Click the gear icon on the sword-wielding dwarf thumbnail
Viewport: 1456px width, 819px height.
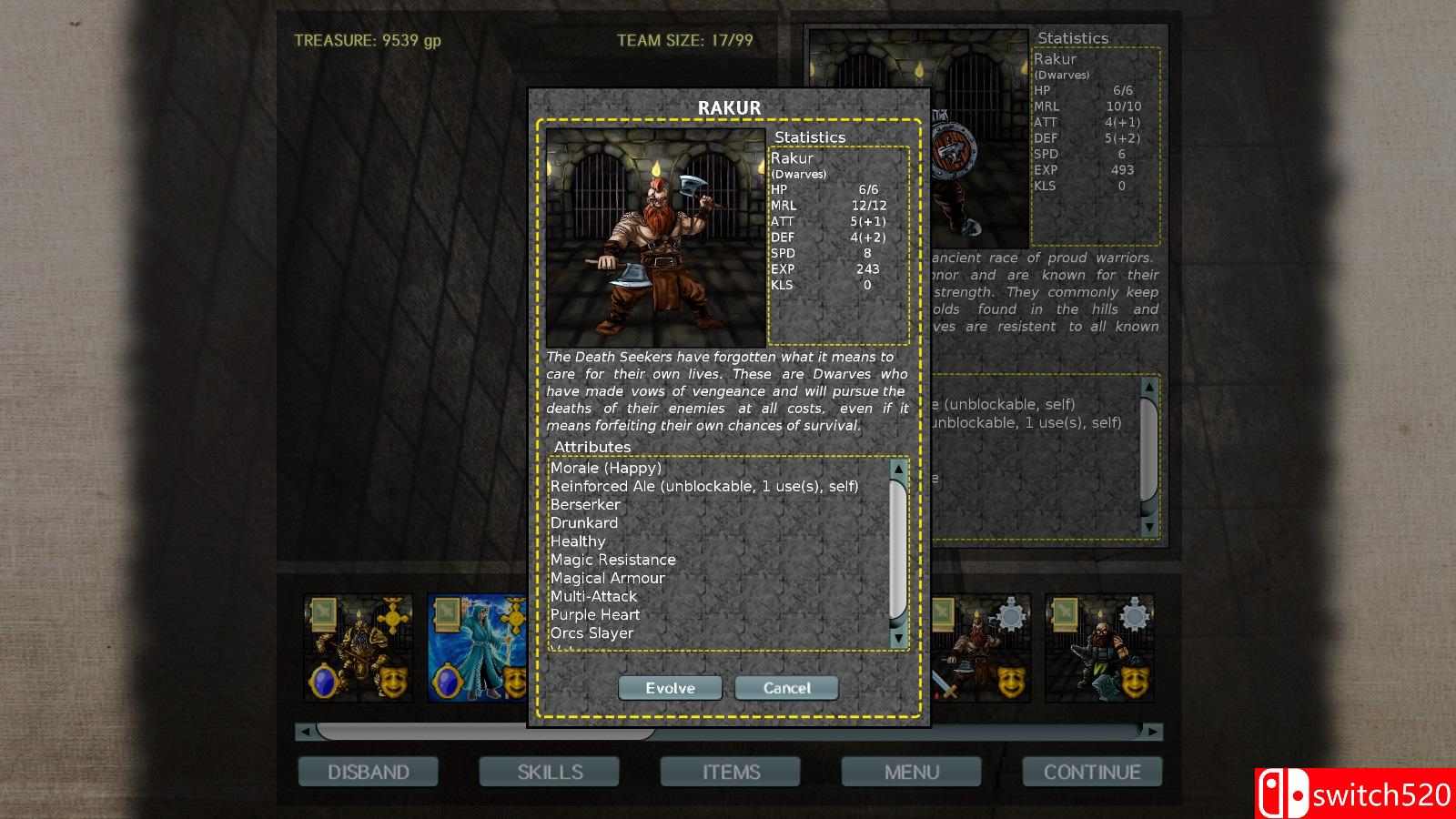(x=1011, y=613)
